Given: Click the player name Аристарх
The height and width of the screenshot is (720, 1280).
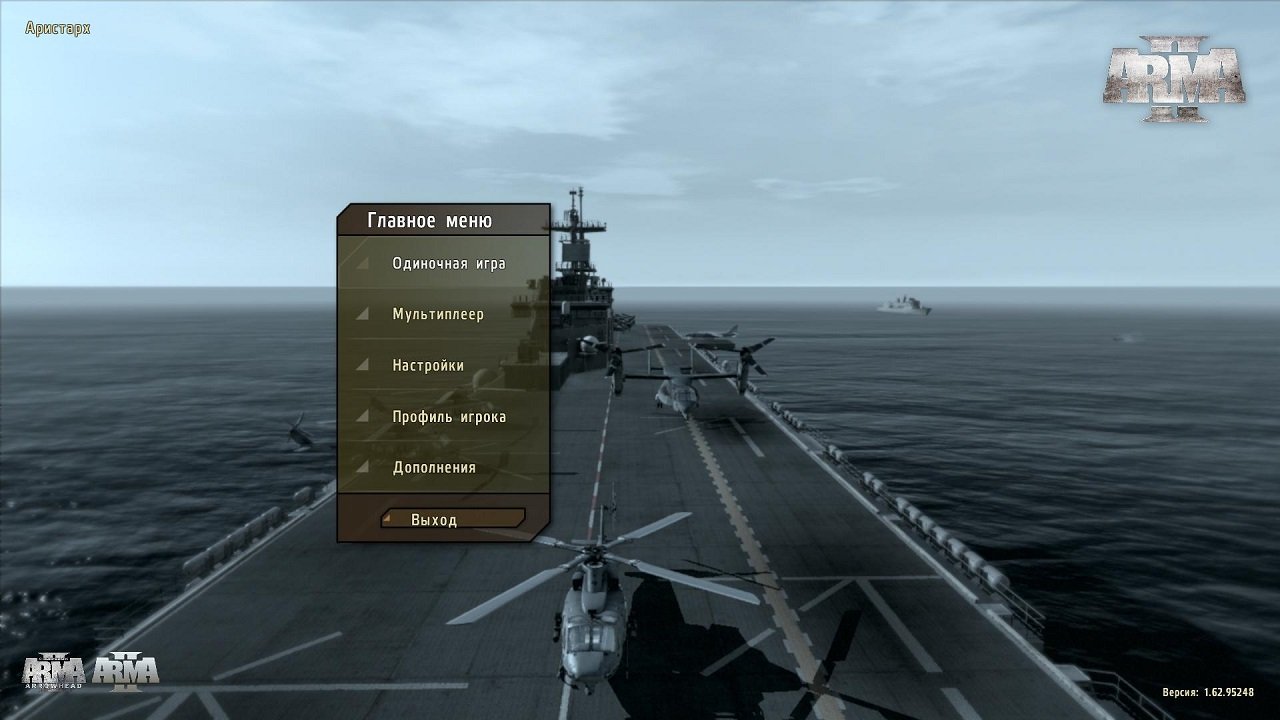Looking at the screenshot, I should [x=55, y=28].
